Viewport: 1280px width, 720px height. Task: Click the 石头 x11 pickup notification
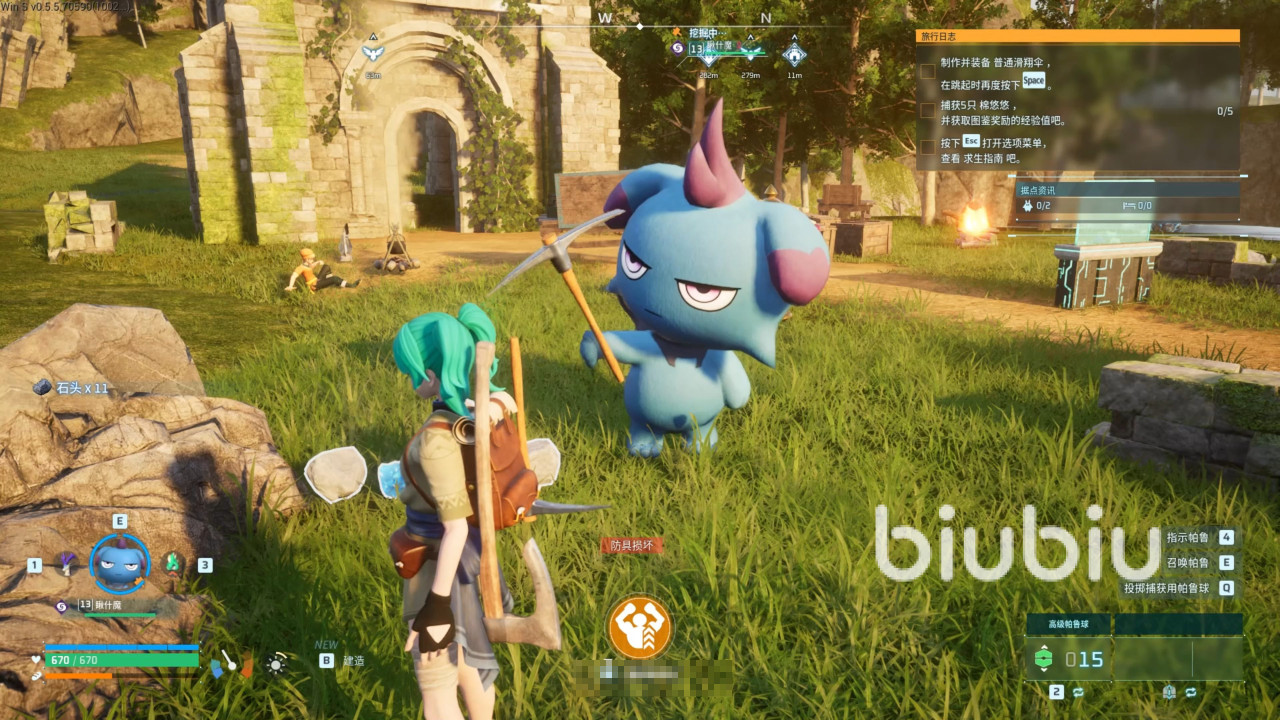pos(70,388)
